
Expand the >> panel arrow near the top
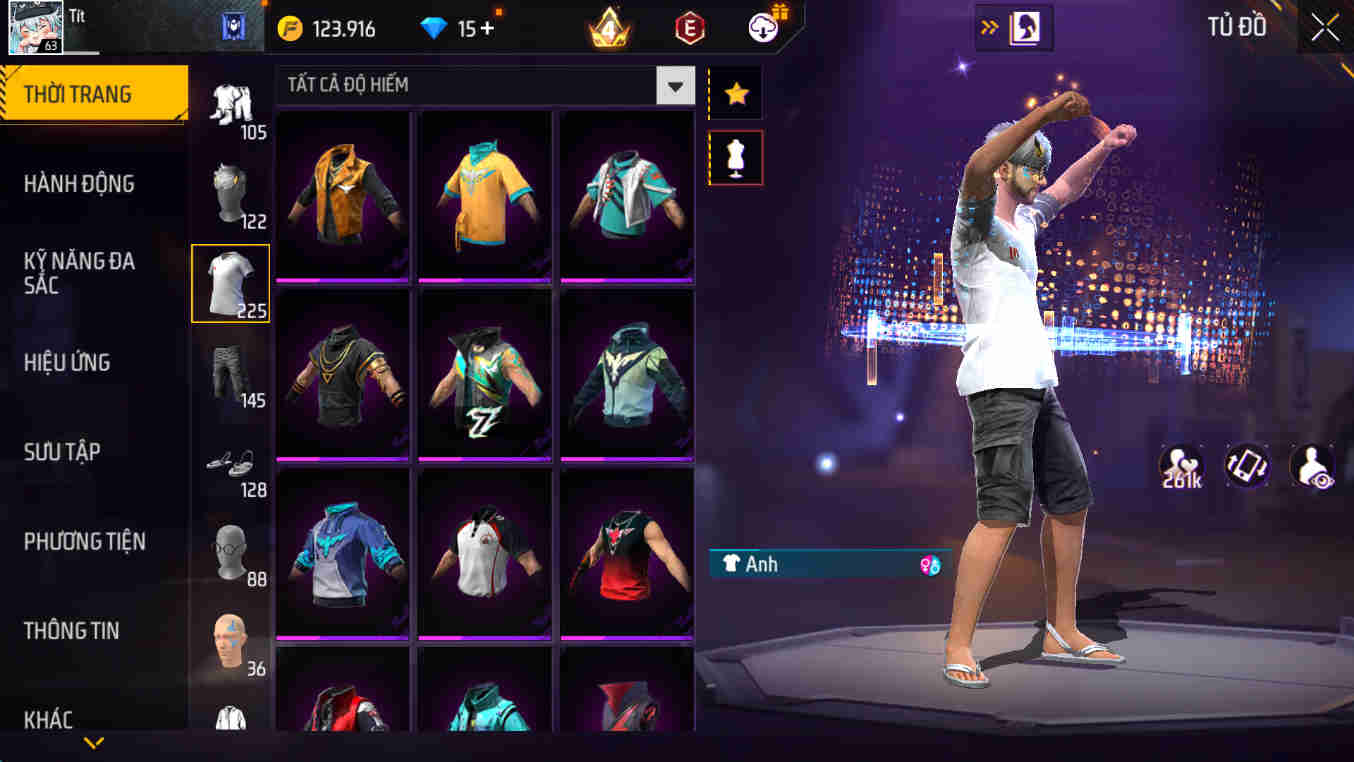click(x=992, y=27)
